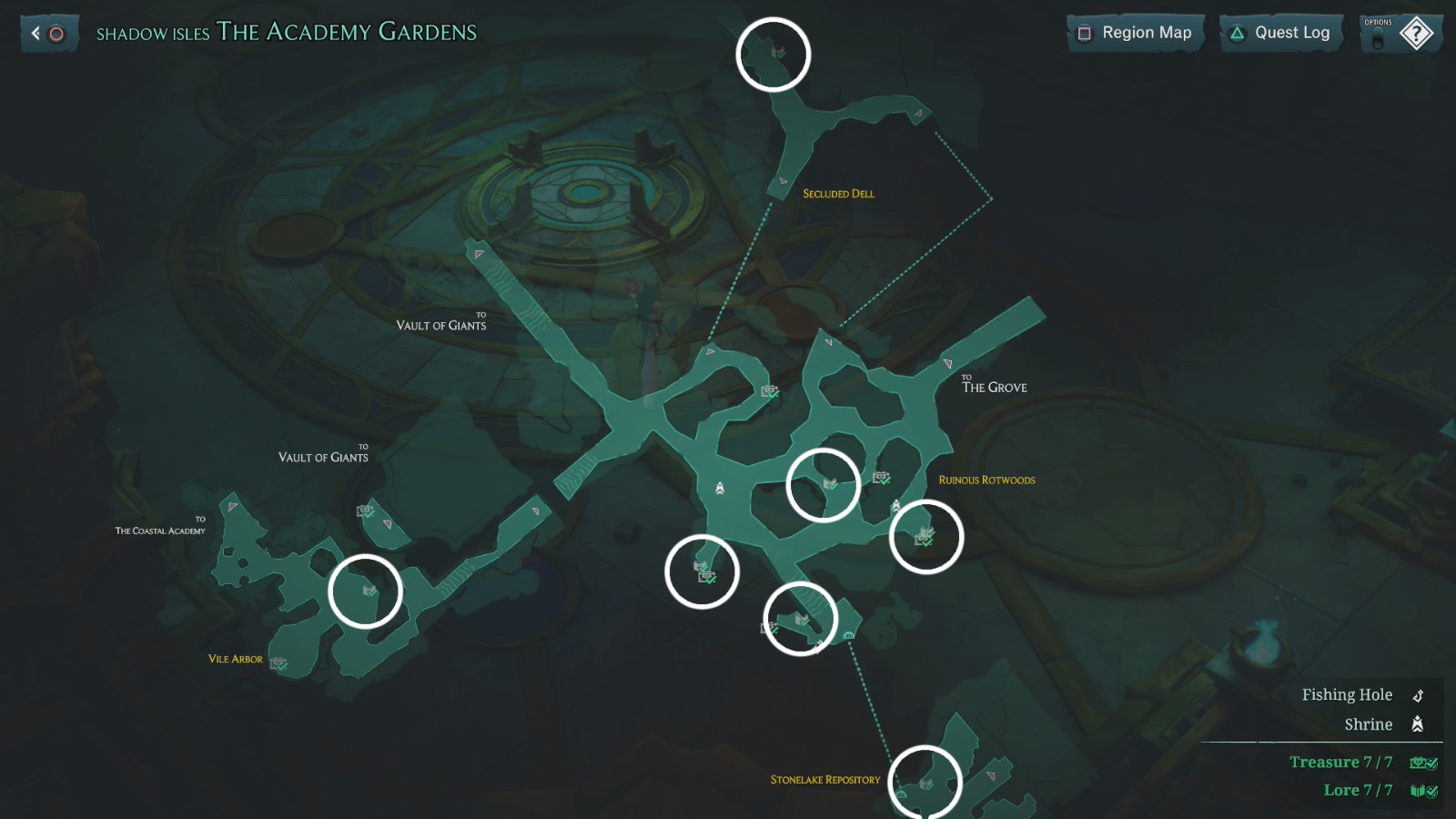Select the Vault of Giants exit arrow marker

click(x=477, y=254)
